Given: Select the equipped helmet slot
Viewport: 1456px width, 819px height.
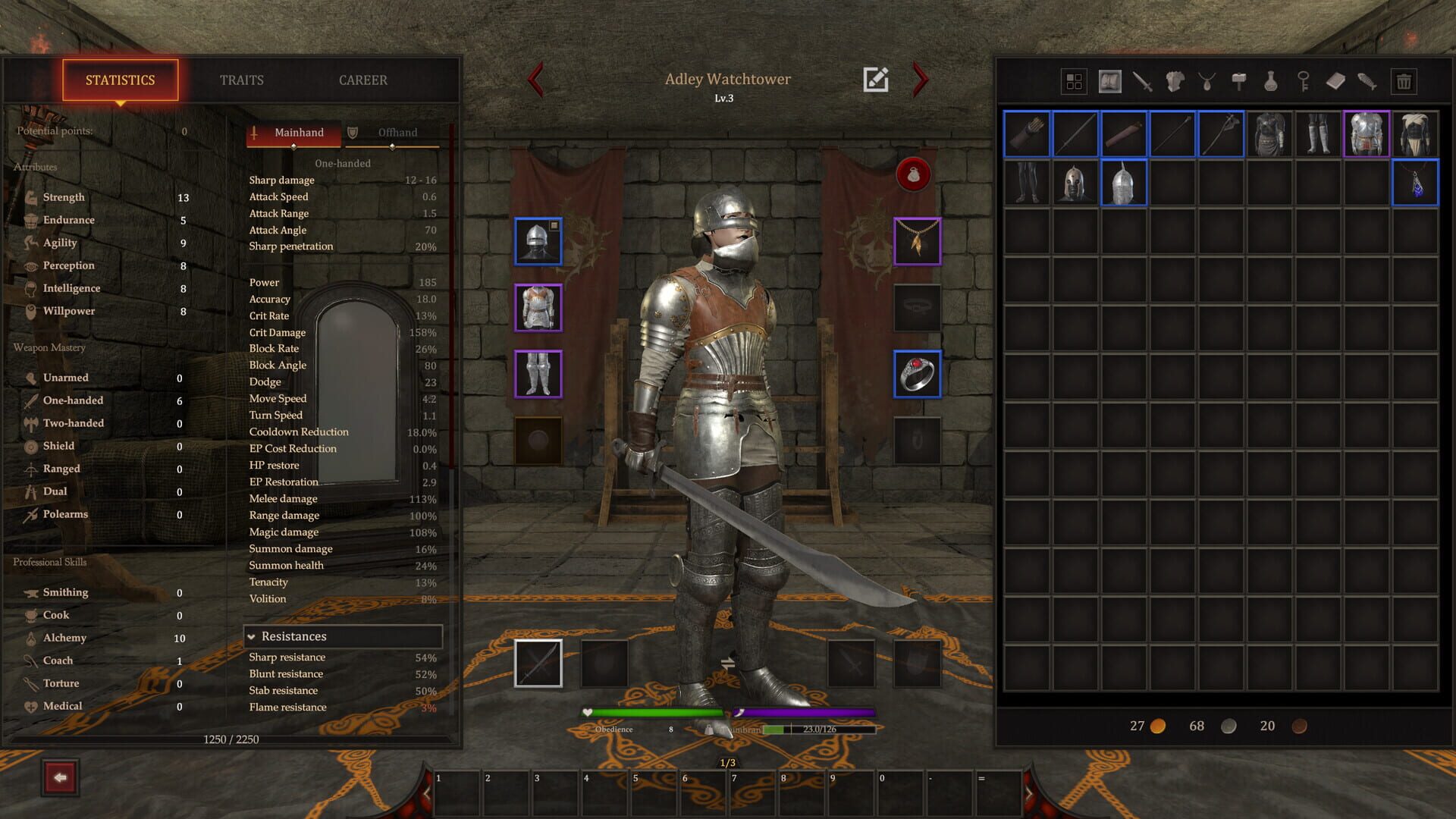Looking at the screenshot, I should 538,241.
